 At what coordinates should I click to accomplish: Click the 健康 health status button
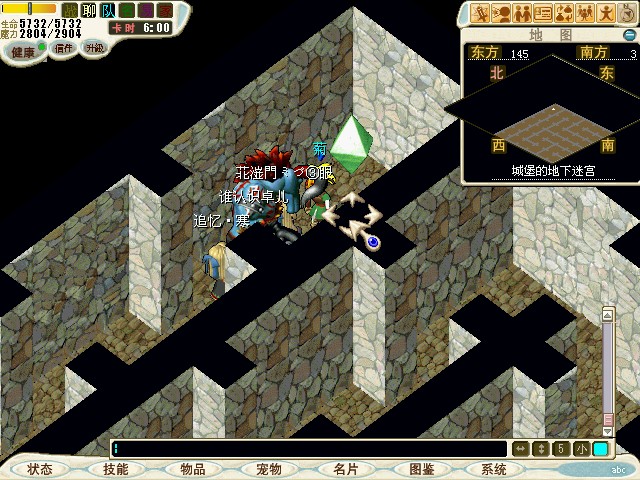point(24,50)
